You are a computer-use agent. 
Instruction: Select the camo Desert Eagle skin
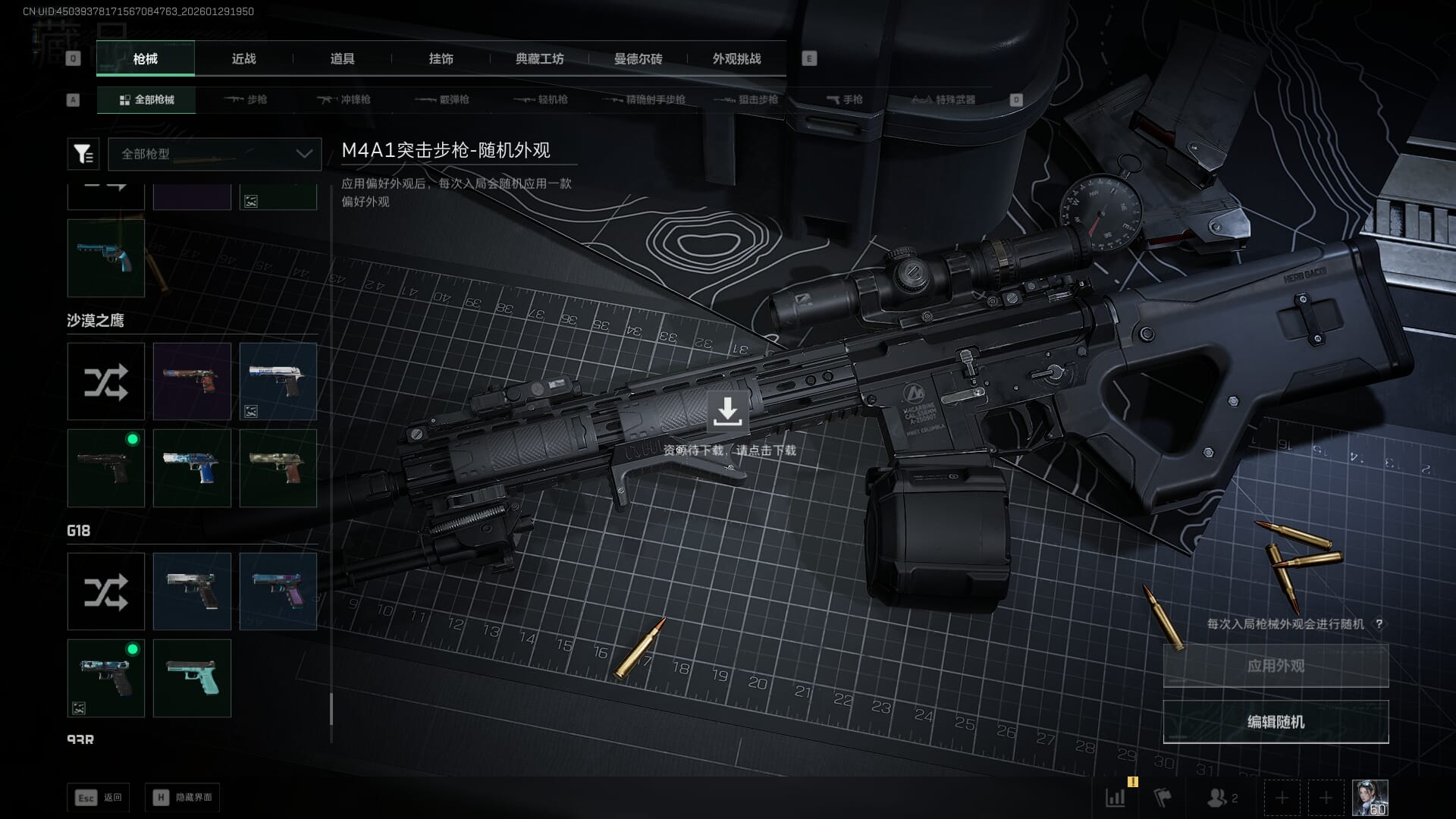coord(278,468)
